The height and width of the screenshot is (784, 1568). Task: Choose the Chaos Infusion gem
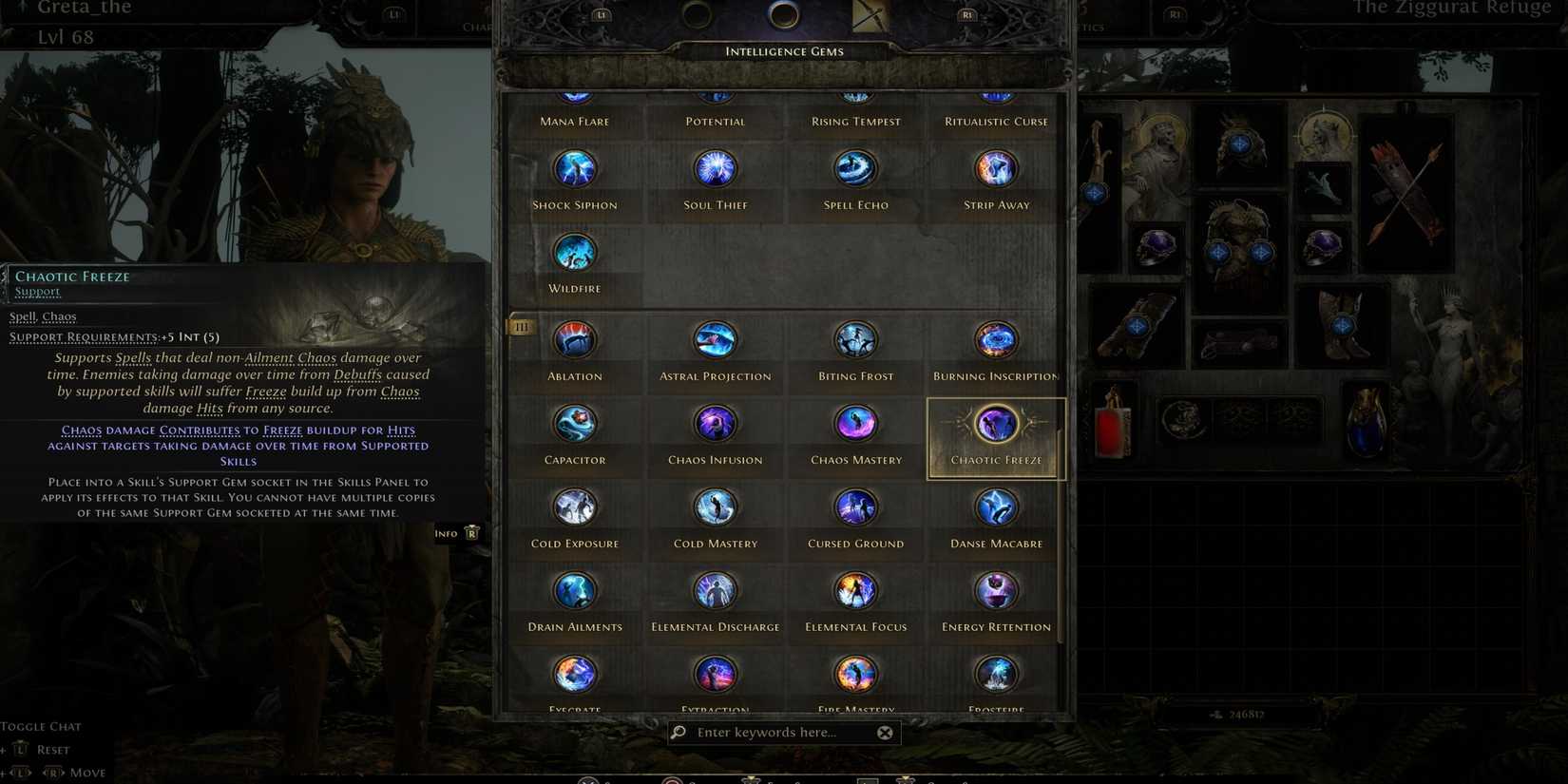pyautogui.click(x=715, y=423)
